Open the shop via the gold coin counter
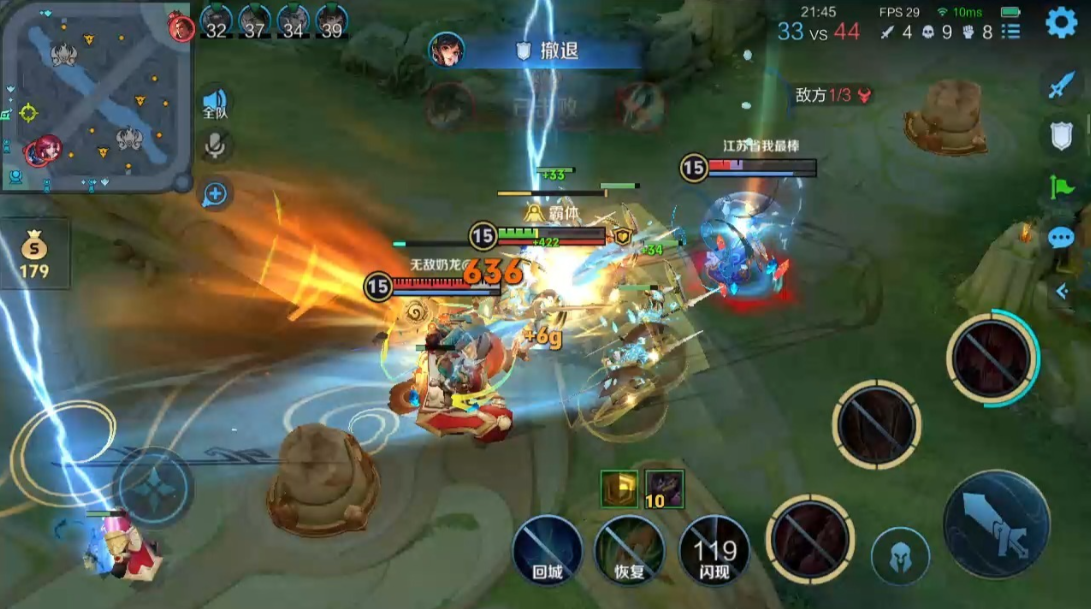This screenshot has height=609, width=1091. [36, 254]
